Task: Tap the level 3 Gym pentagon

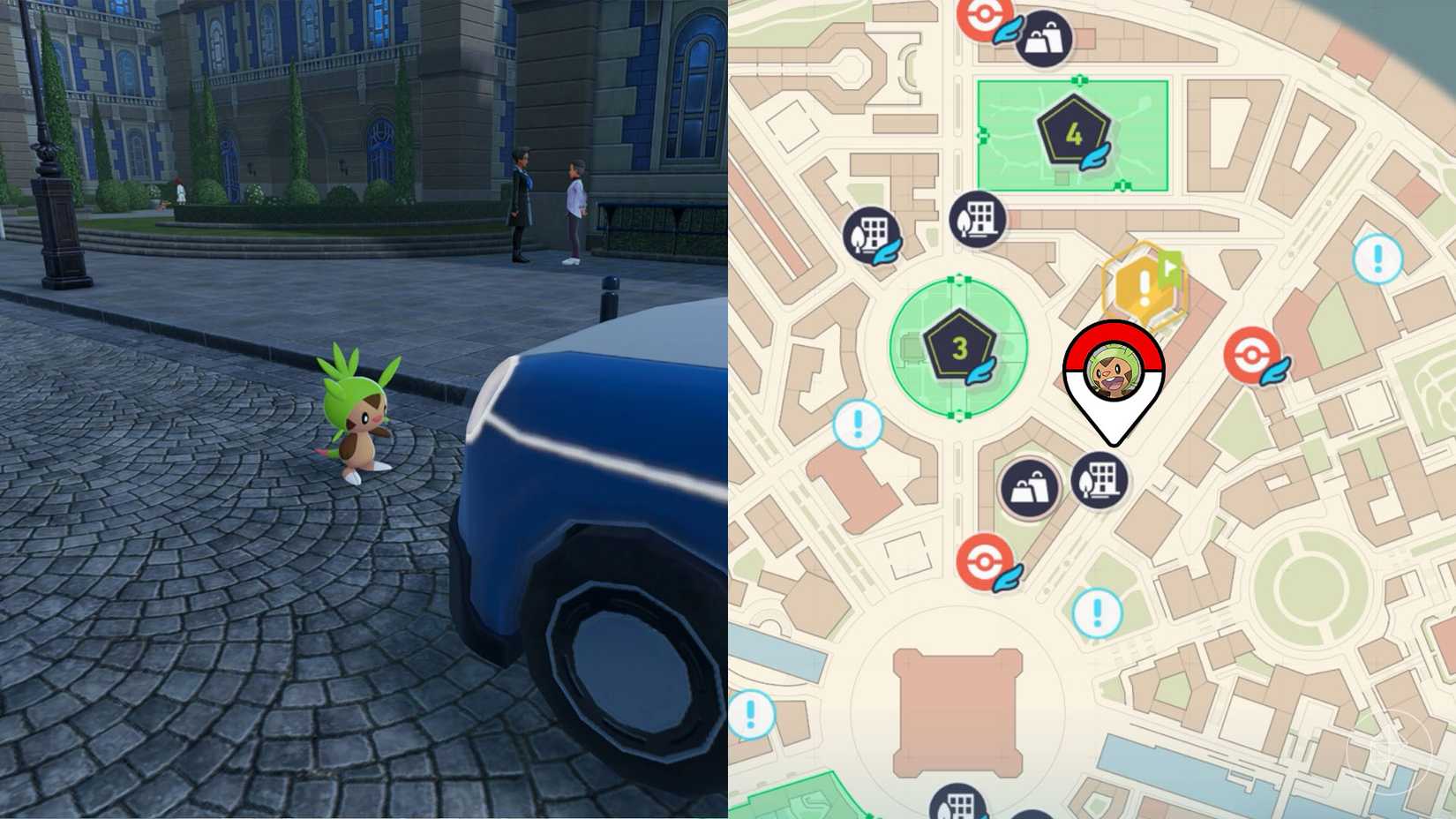Action: coord(958,347)
